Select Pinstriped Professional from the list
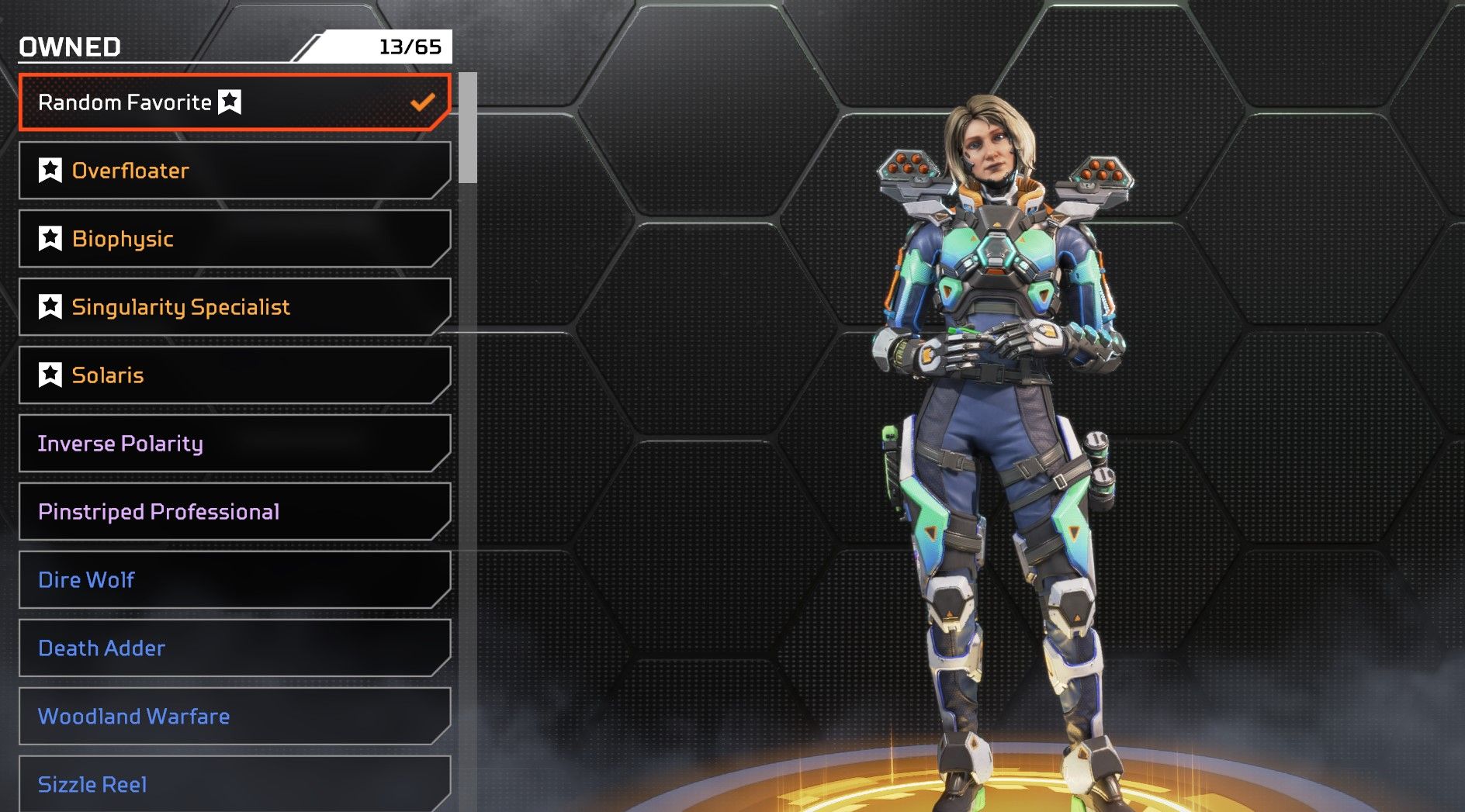1465x812 pixels. [233, 512]
